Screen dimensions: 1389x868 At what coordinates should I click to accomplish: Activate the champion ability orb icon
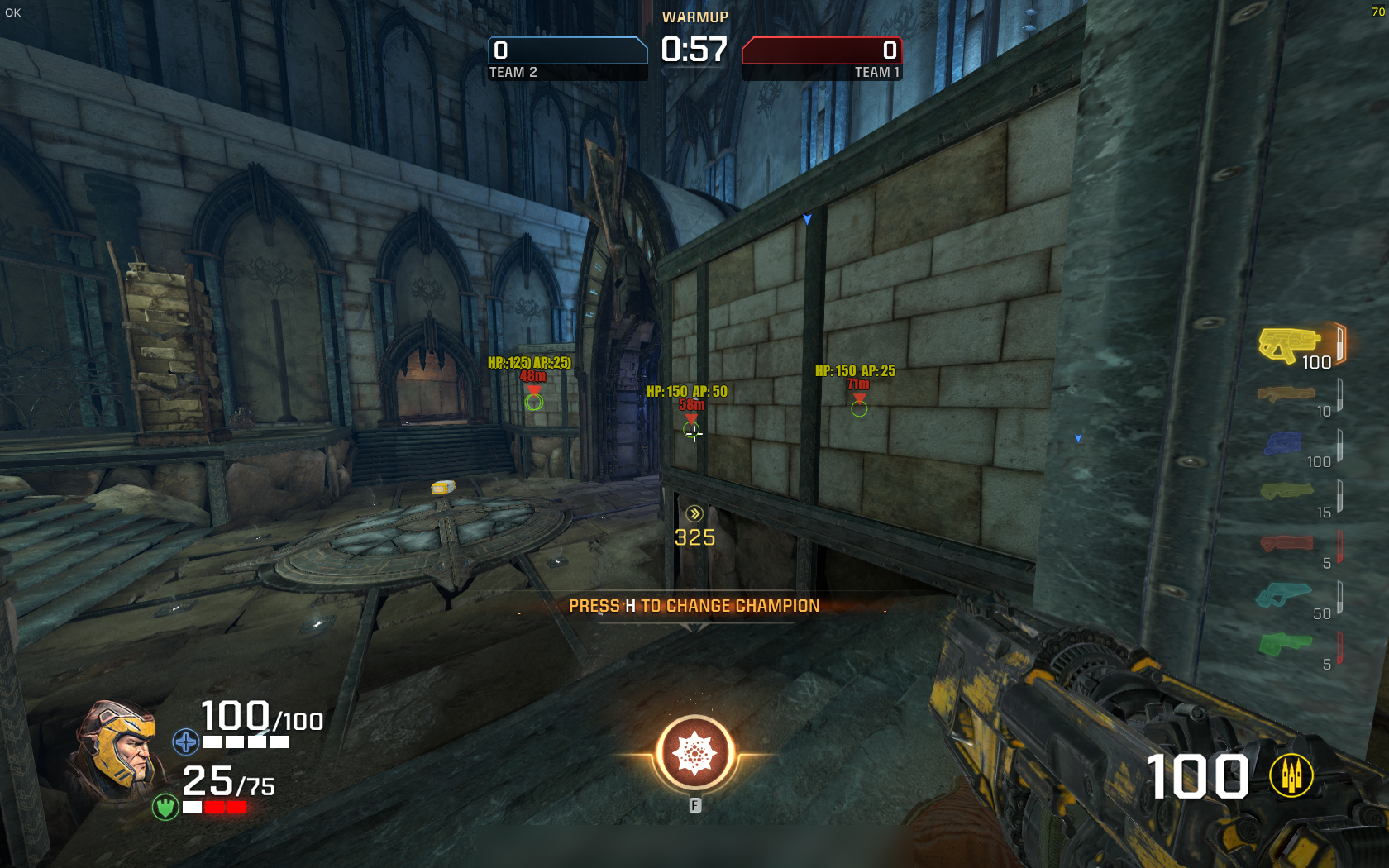tap(694, 754)
